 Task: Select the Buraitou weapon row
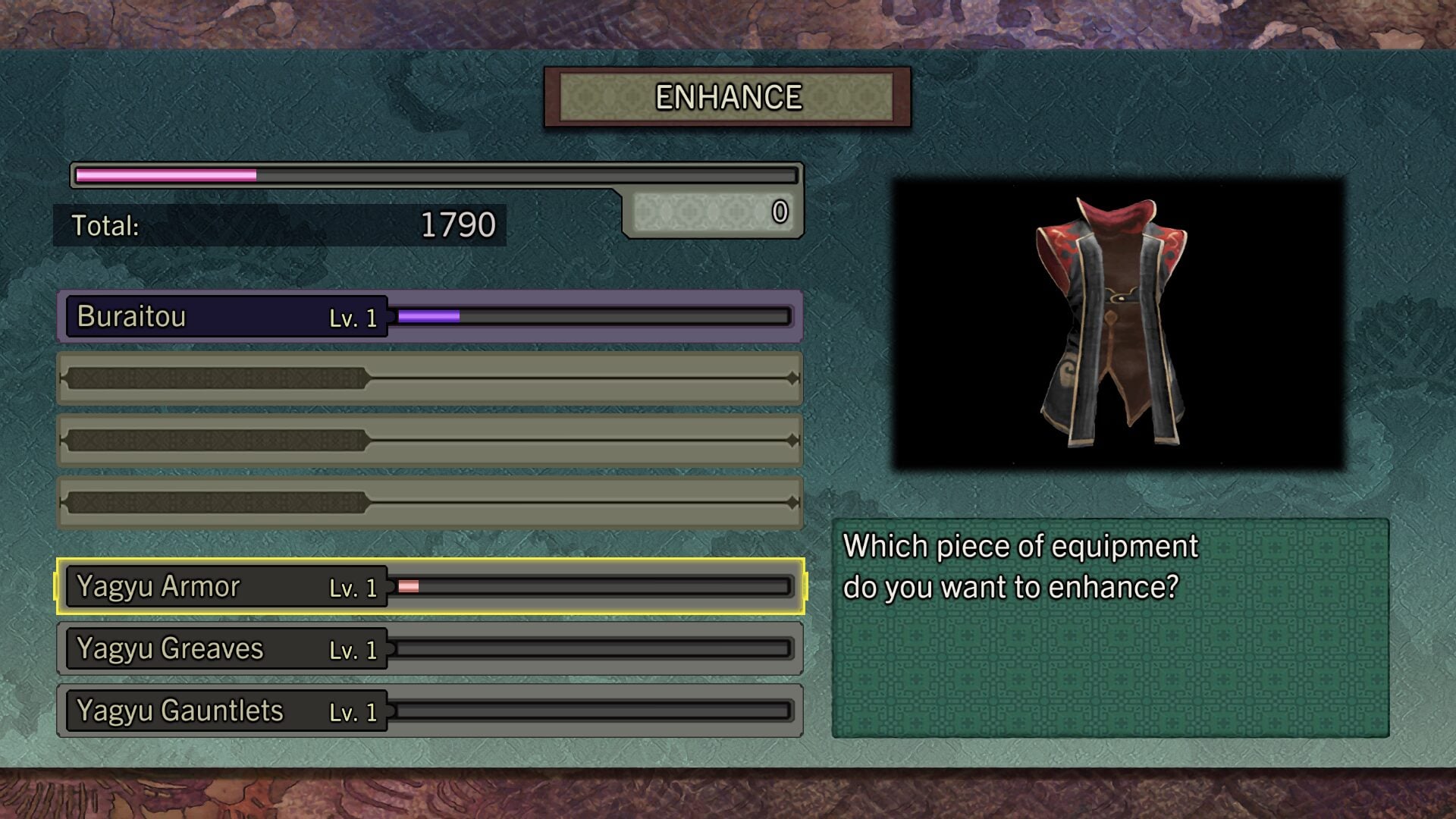pos(429,316)
